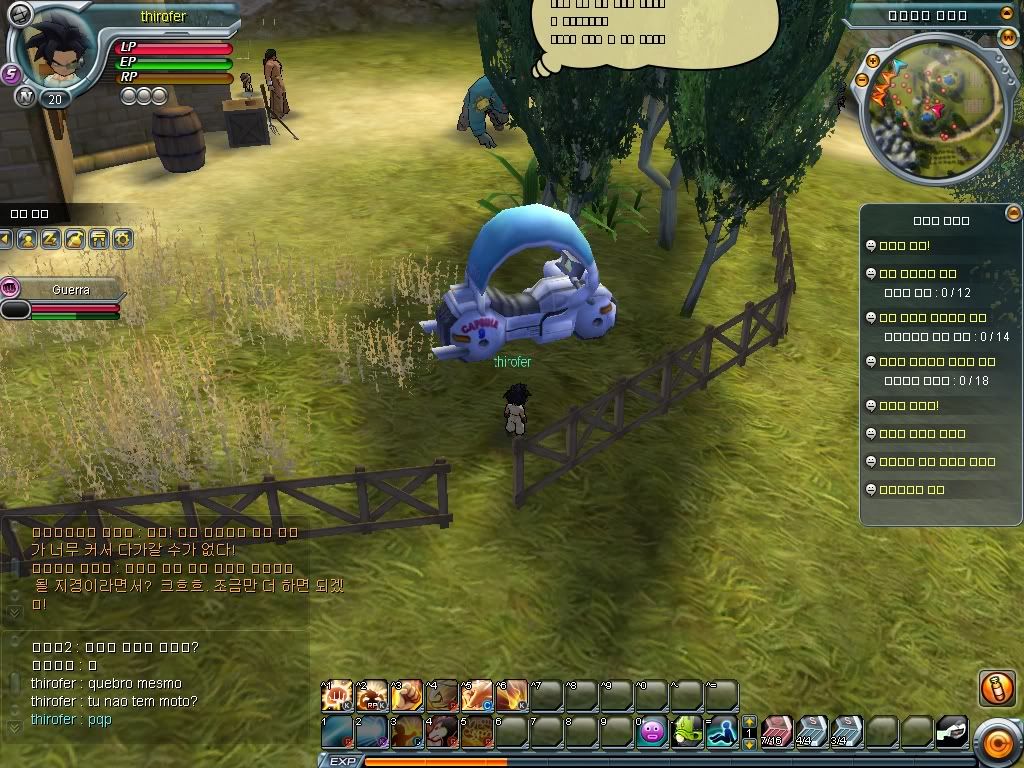The image size is (1024, 768).
Task: Open the character silhouette menu icon
Action: (28, 238)
